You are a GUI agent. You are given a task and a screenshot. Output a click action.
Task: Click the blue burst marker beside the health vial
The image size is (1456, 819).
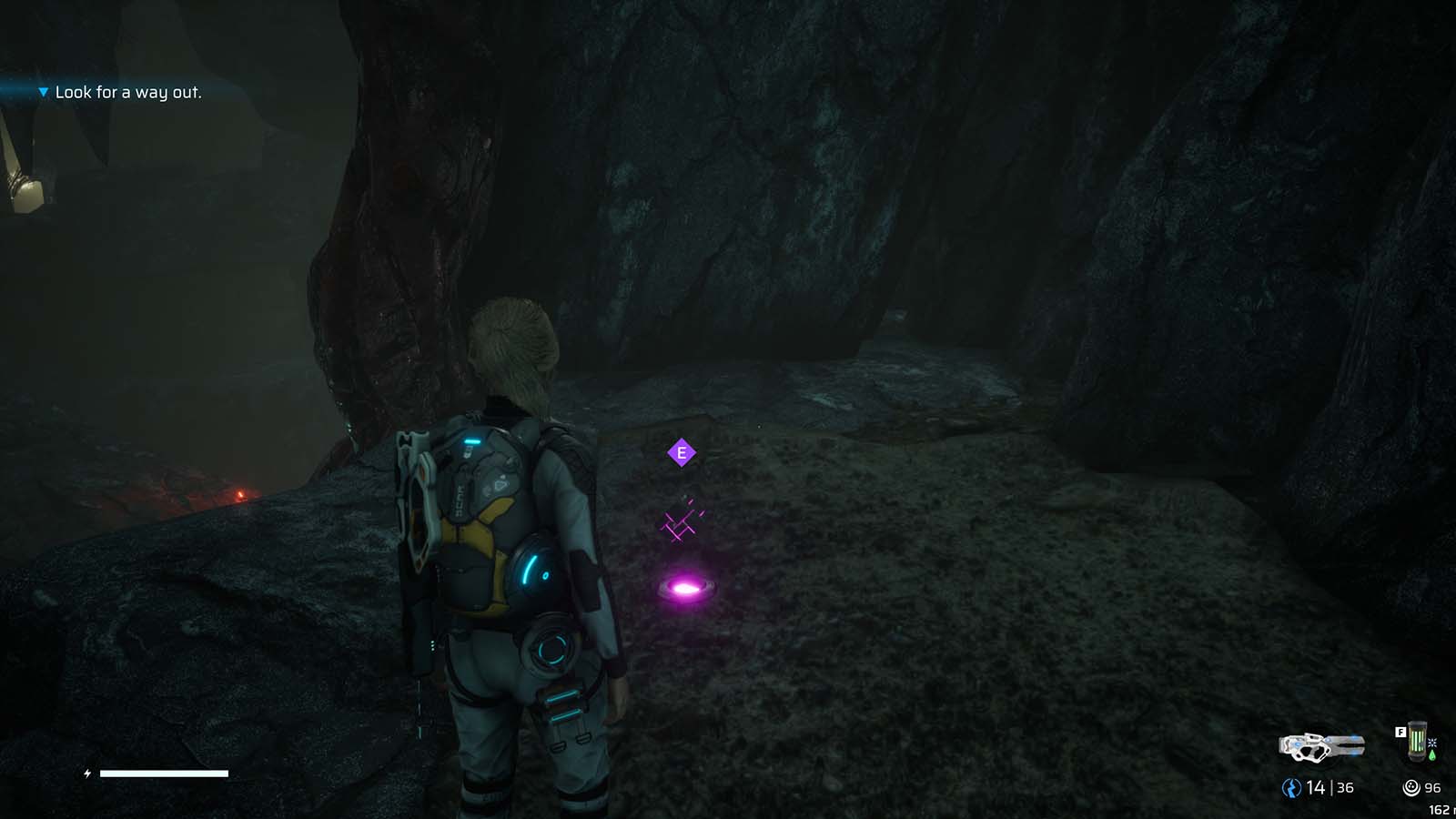click(x=1432, y=743)
